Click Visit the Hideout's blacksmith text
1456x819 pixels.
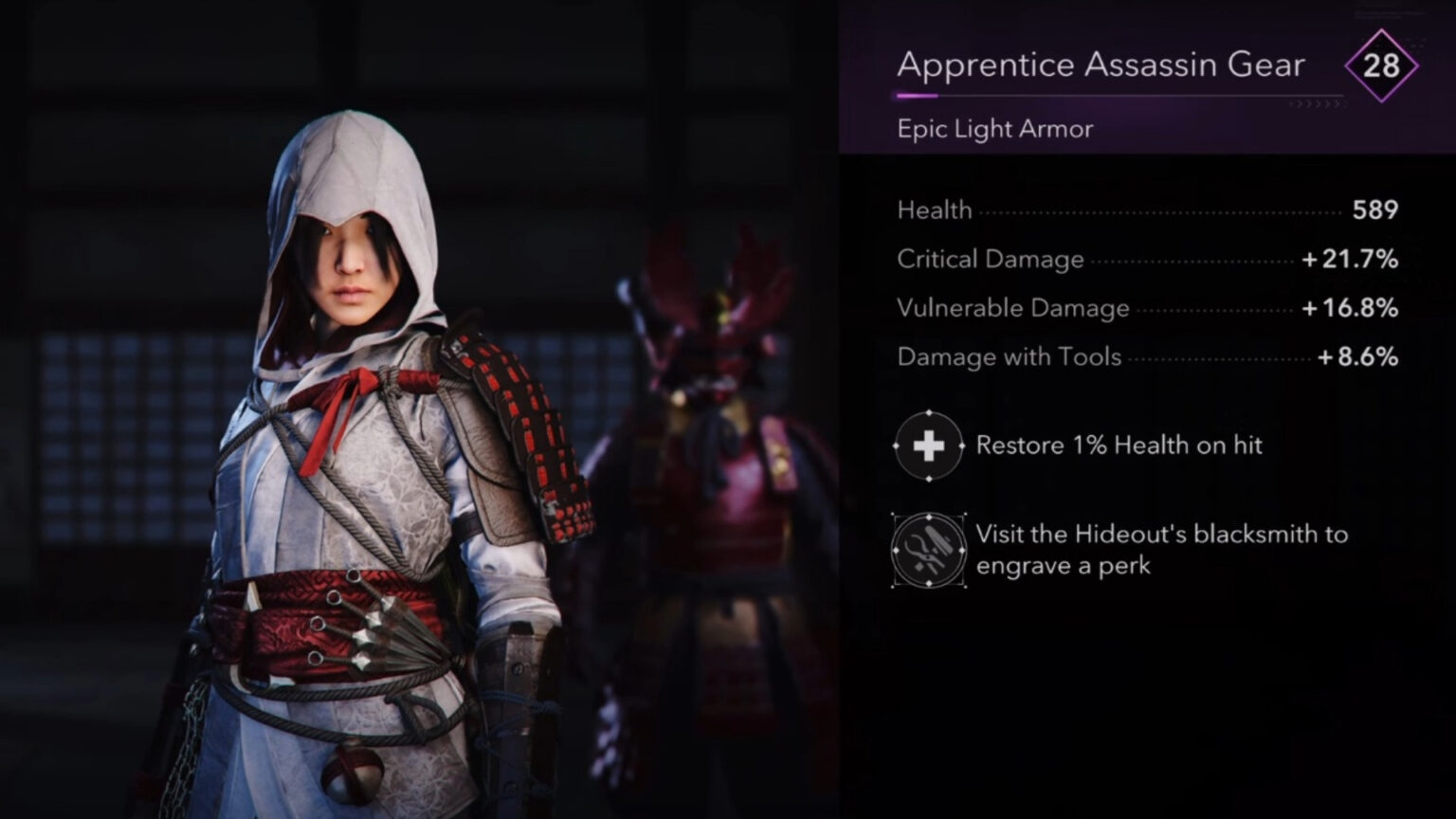1160,550
